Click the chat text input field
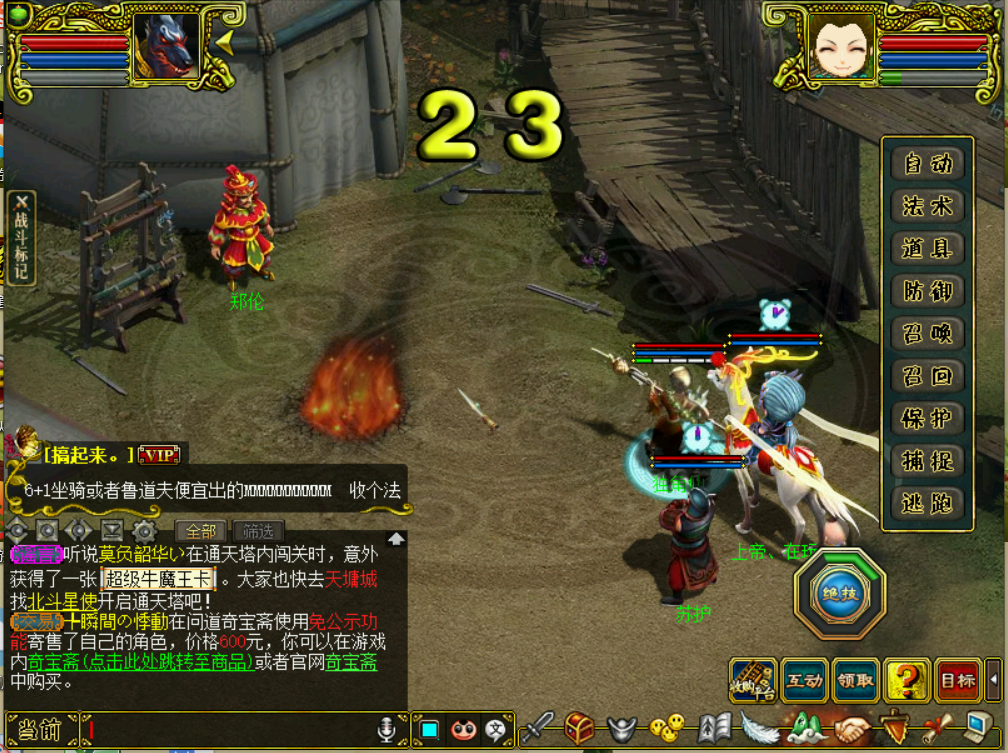Screen dimensions: 1008x753 pos(230,730)
